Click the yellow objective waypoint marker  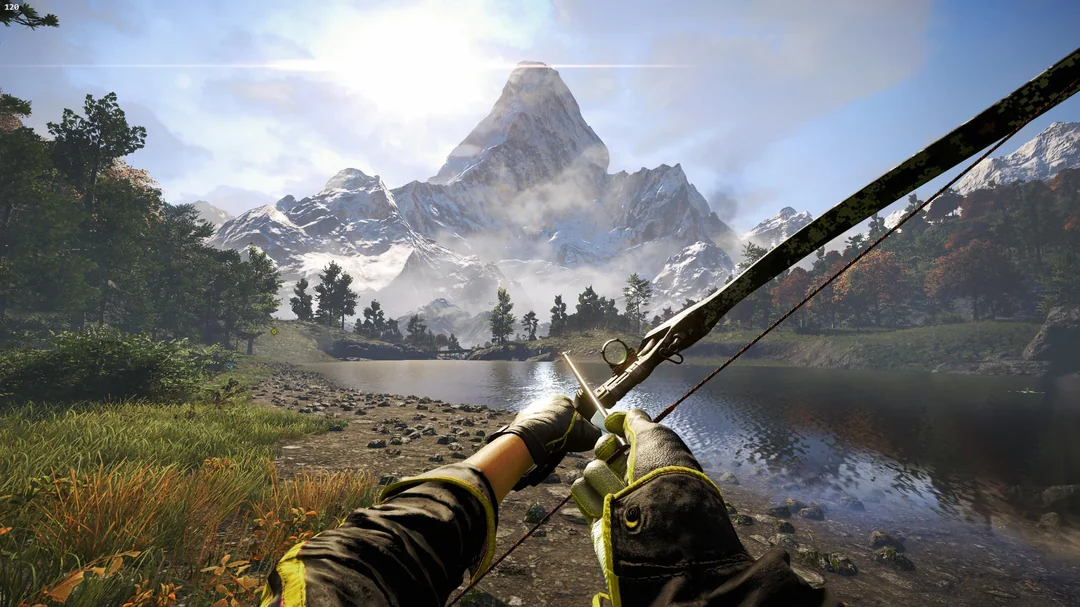click(274, 329)
